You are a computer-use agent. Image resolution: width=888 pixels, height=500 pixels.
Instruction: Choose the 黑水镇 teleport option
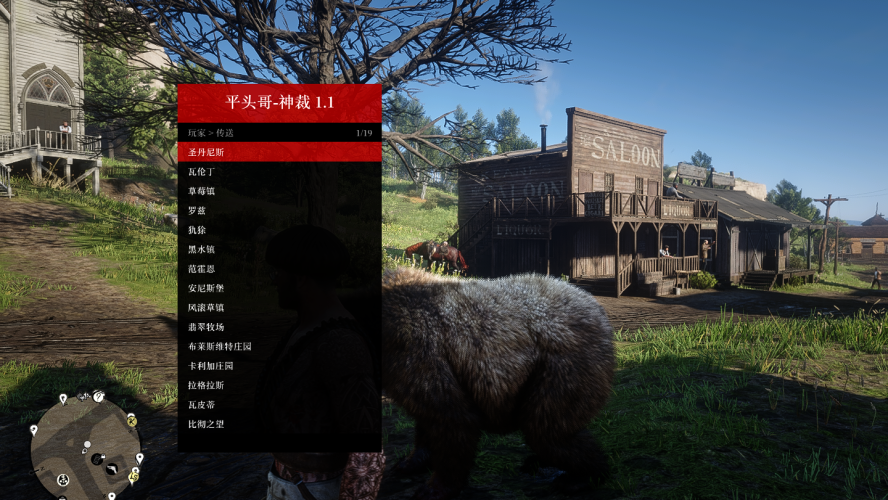(279, 249)
